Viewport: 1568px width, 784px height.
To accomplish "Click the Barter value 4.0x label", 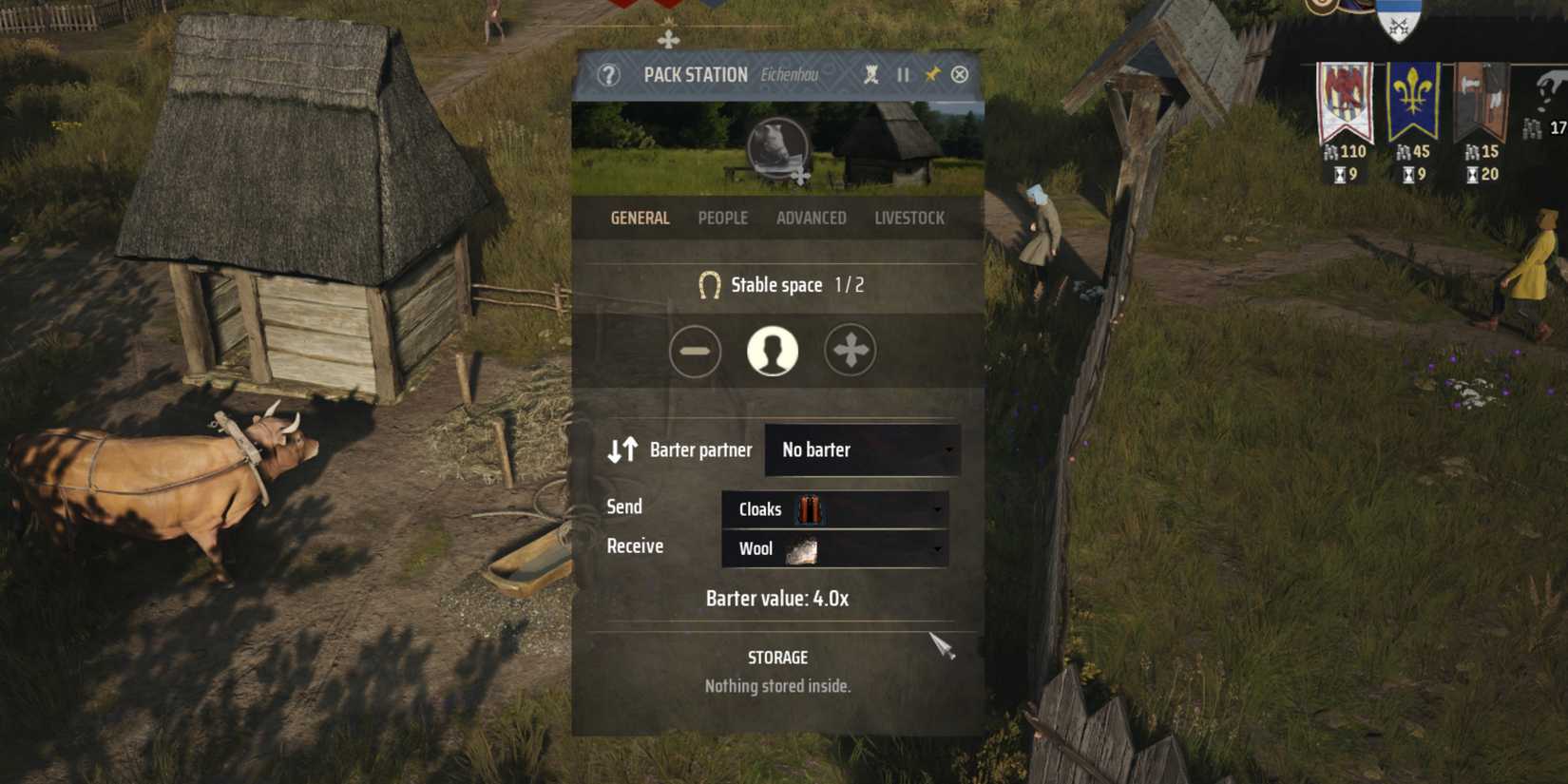I will pyautogui.click(x=776, y=599).
